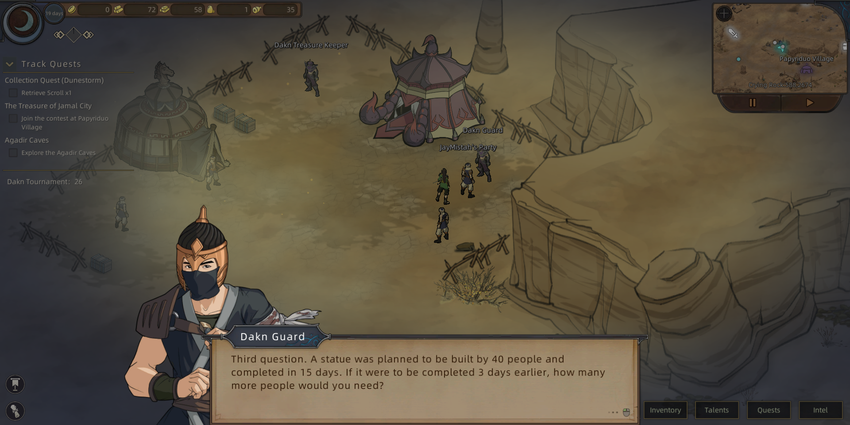Select The Treasure of Jamal City quest
This screenshot has width=850, height=425.
(x=45, y=106)
